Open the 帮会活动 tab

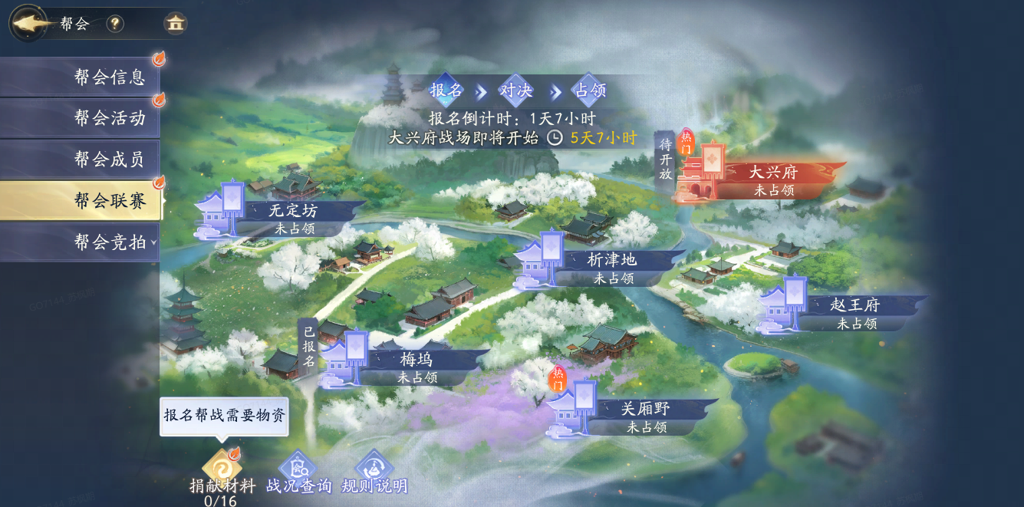point(80,118)
